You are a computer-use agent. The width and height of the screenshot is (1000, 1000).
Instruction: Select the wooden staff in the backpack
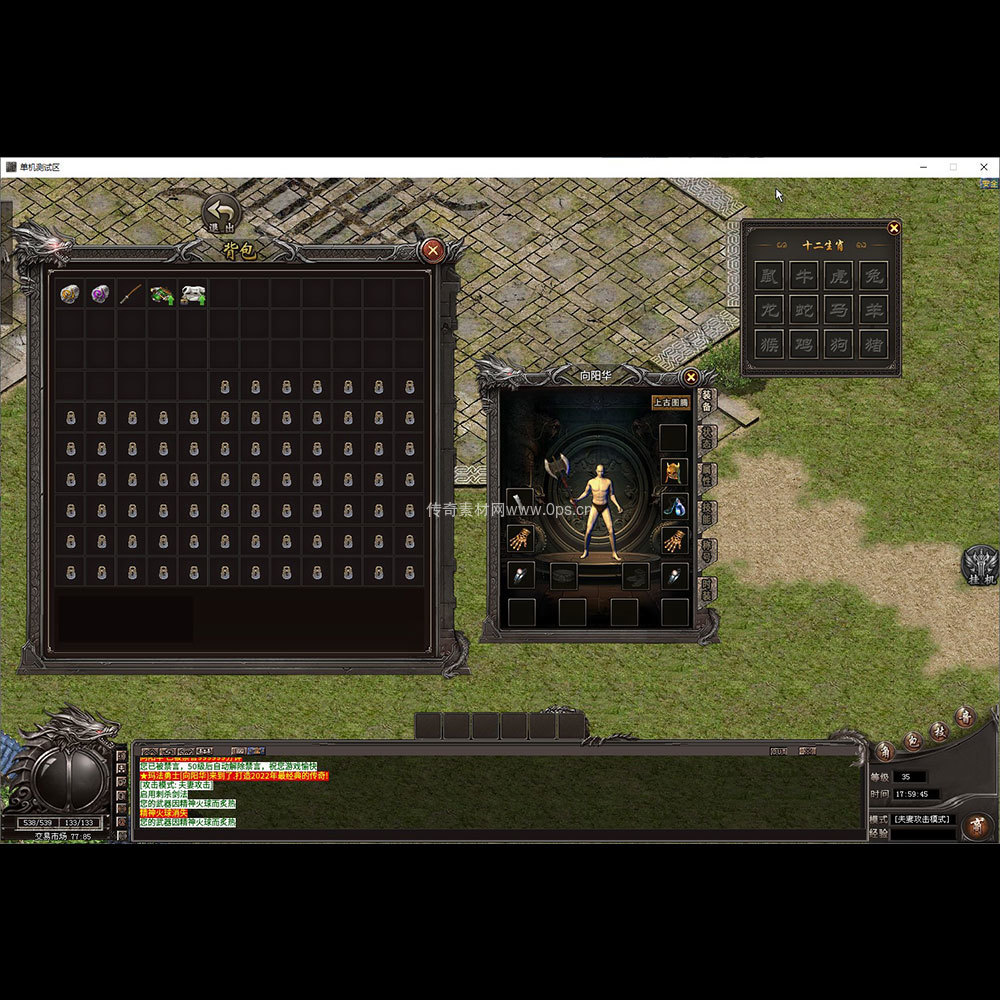point(131,294)
